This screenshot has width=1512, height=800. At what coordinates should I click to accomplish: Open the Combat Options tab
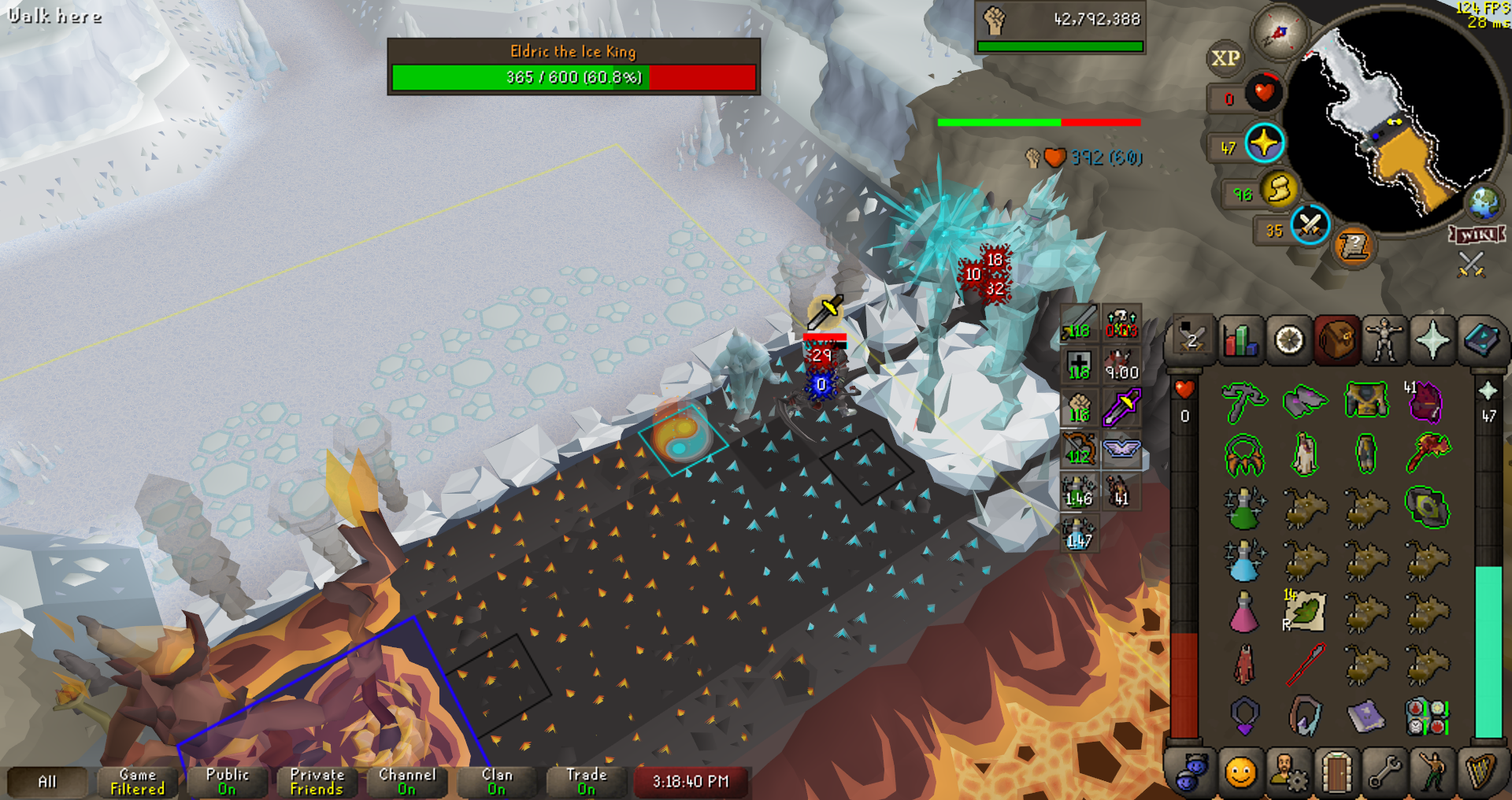coord(1191,341)
